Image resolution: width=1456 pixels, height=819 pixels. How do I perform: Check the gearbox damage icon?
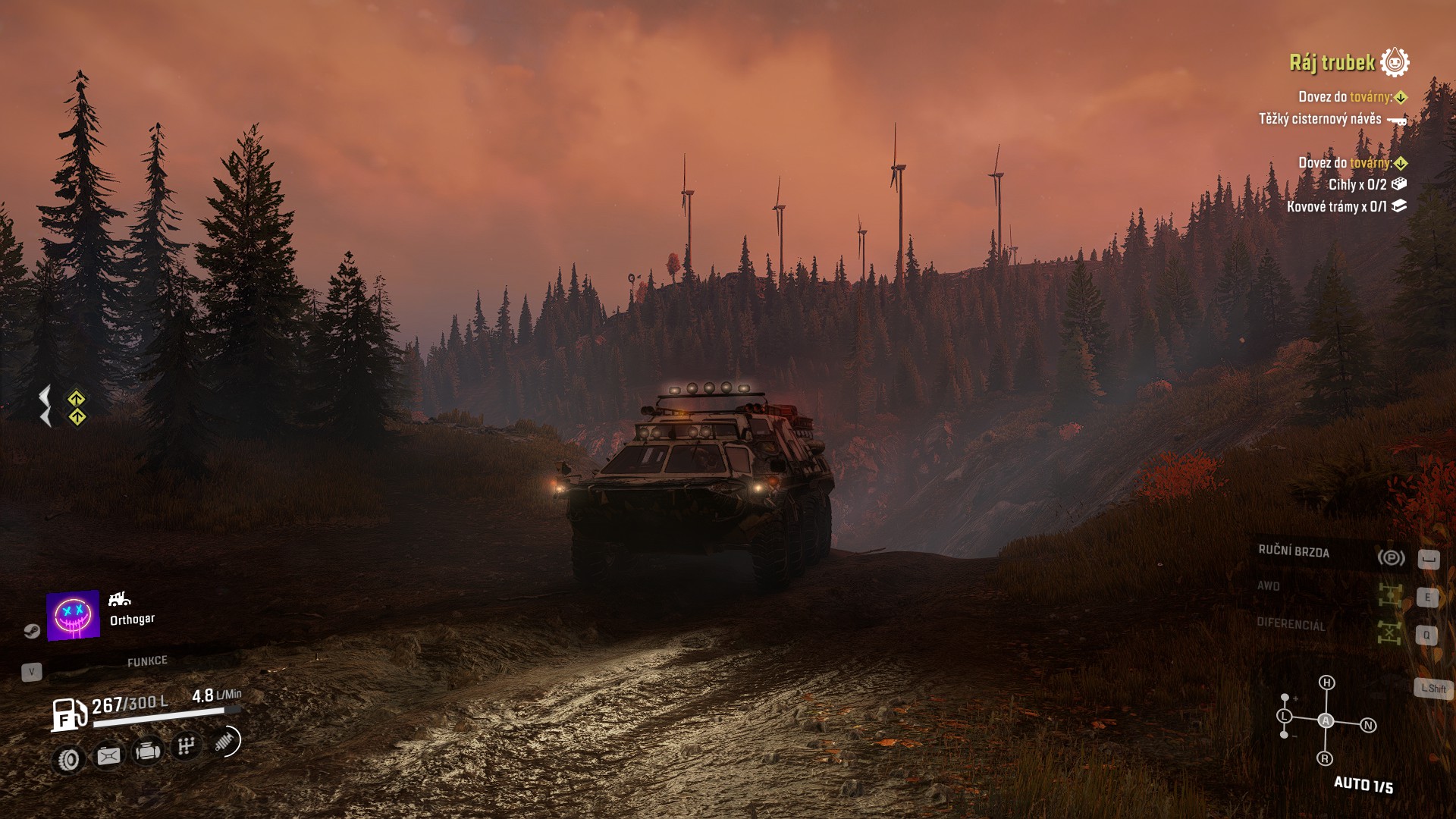[x=186, y=747]
